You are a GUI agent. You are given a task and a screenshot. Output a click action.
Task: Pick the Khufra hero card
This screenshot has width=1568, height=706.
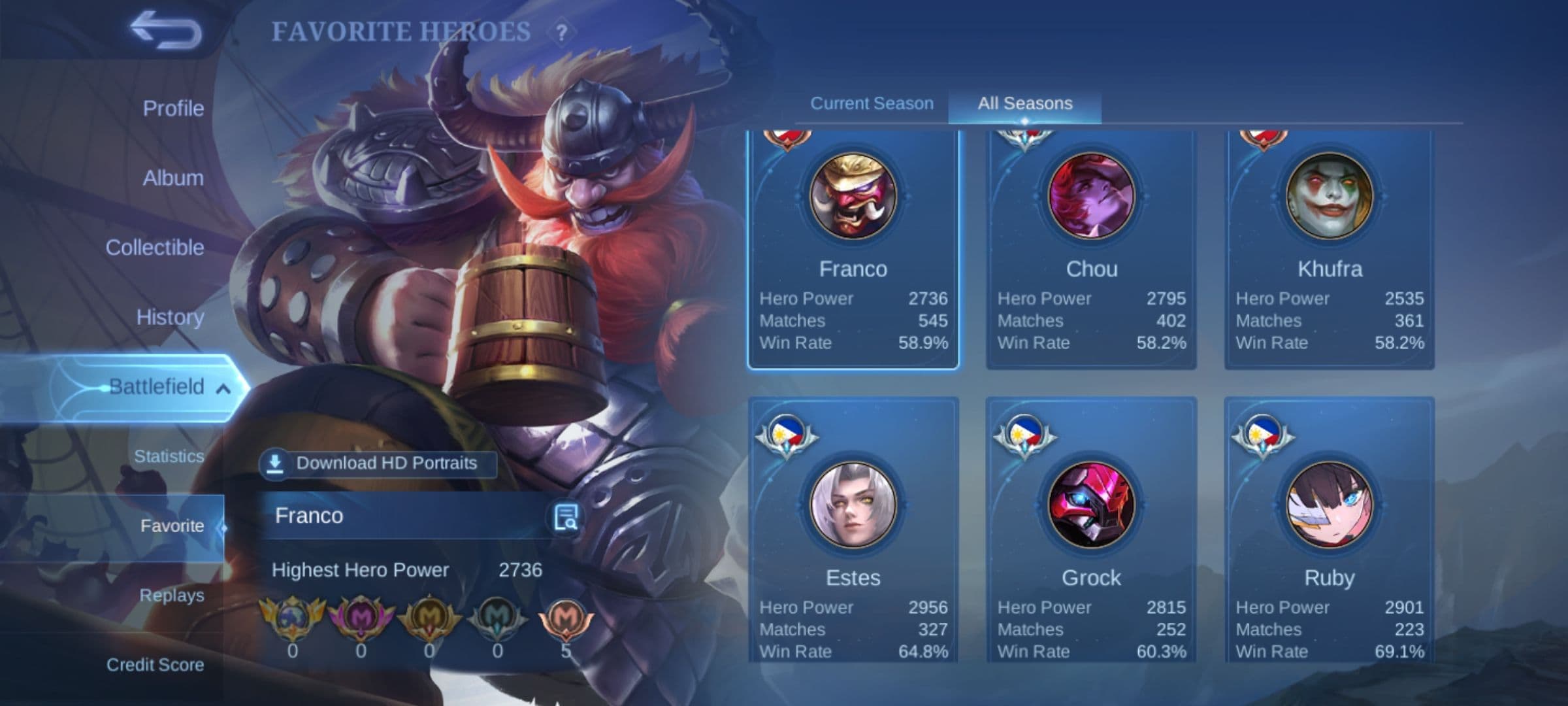(x=1330, y=248)
